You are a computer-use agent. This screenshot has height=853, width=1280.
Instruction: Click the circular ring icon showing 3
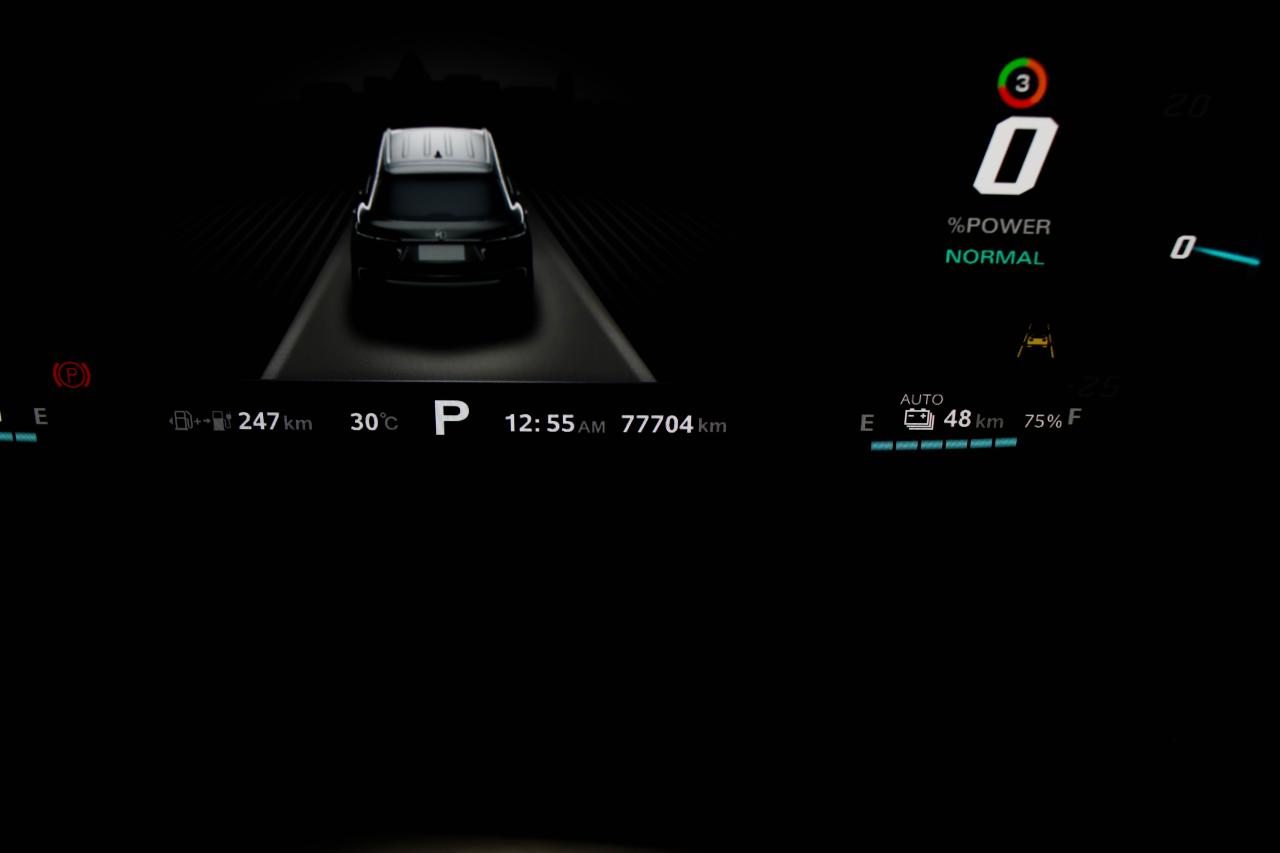coord(1022,83)
